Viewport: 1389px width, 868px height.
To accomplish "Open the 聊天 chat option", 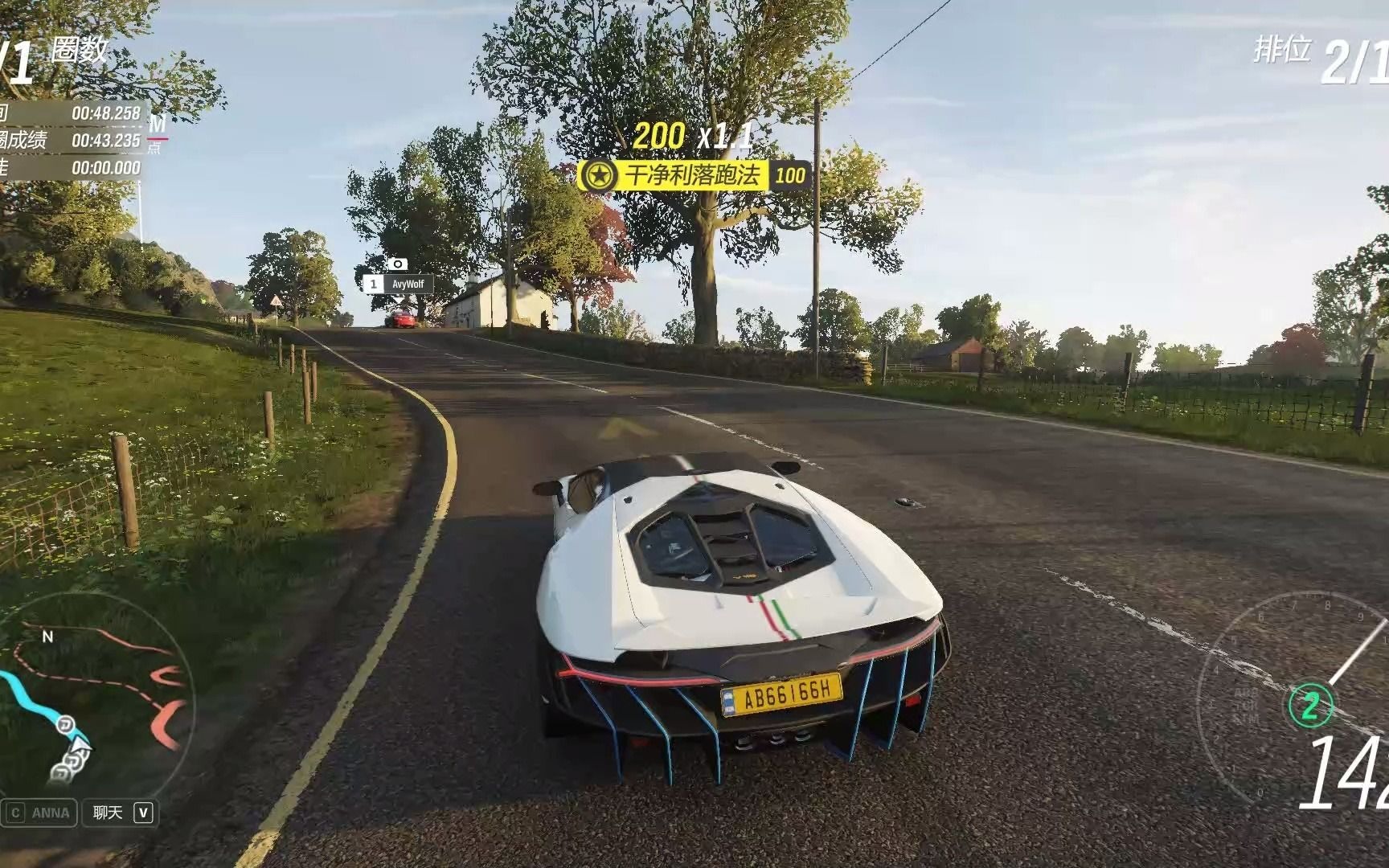I will pos(121,813).
